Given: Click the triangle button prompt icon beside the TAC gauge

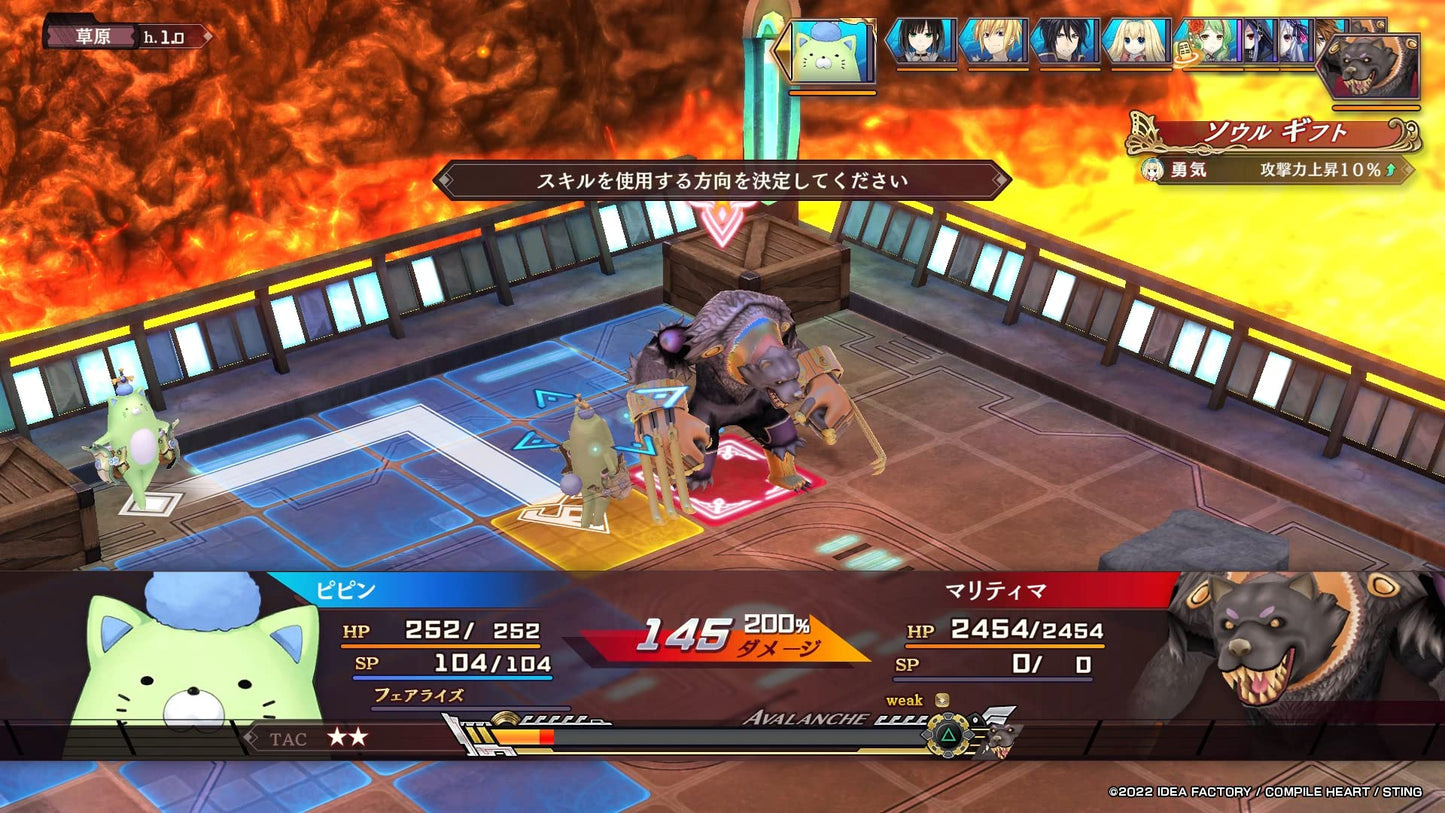Looking at the screenshot, I should click(948, 738).
